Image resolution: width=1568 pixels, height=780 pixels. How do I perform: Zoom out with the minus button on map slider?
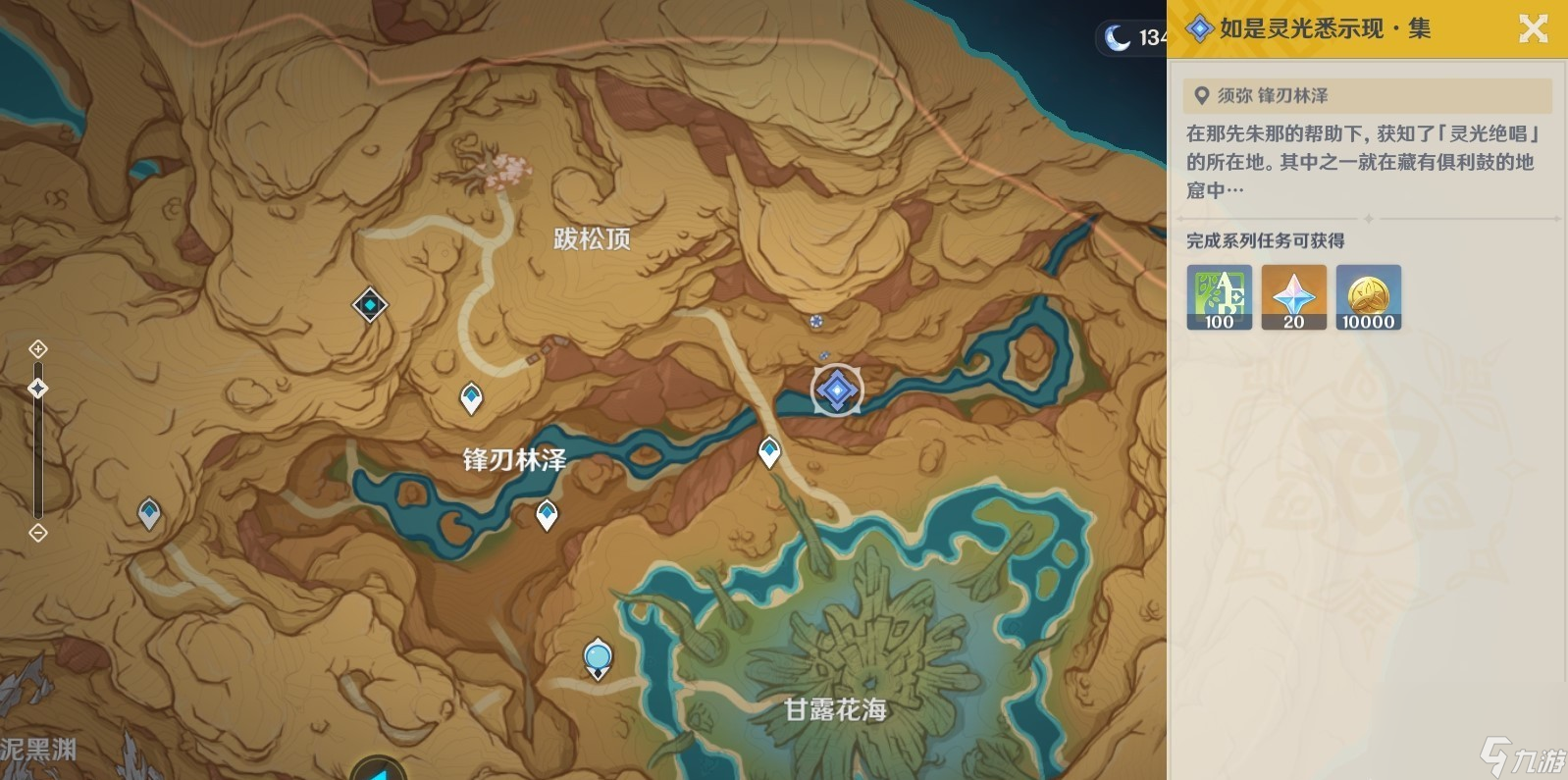click(37, 533)
